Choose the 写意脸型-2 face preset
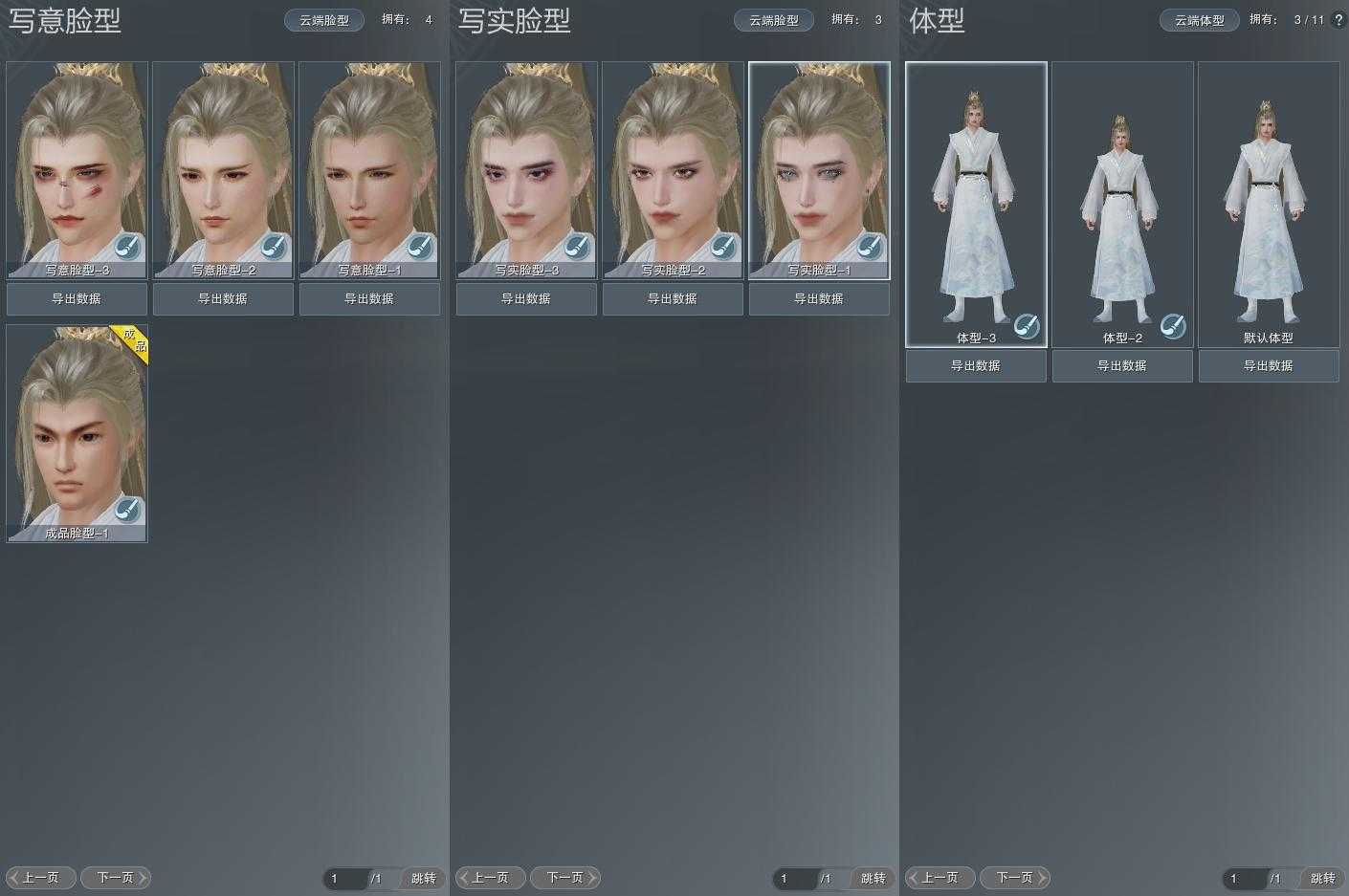Image resolution: width=1349 pixels, height=896 pixels. [223, 163]
